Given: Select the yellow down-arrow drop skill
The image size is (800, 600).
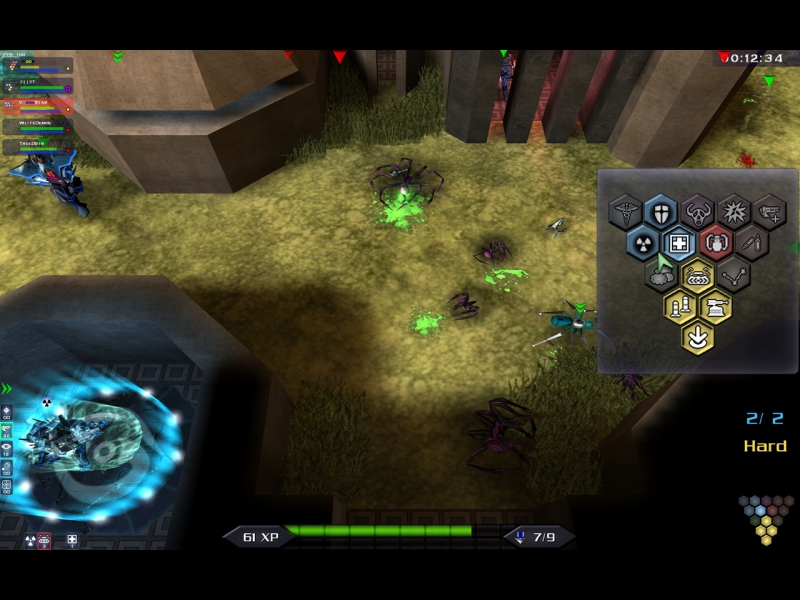Looking at the screenshot, I should click(697, 337).
